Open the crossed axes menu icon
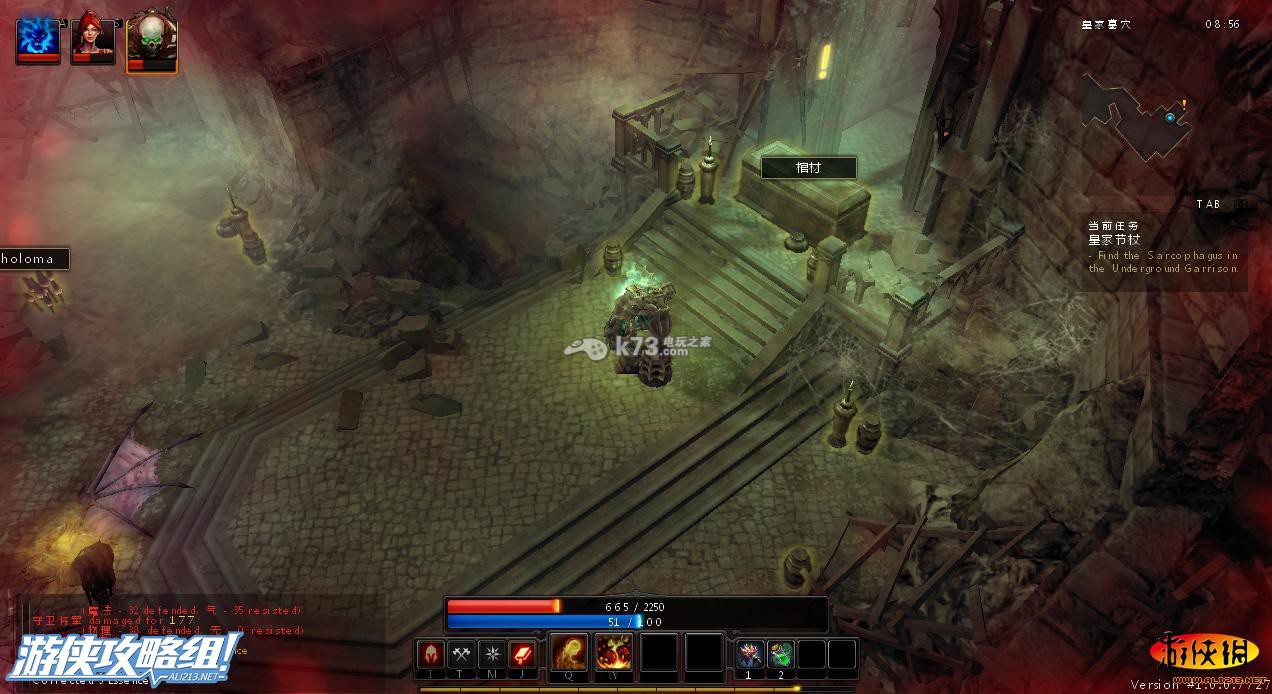 pos(461,655)
